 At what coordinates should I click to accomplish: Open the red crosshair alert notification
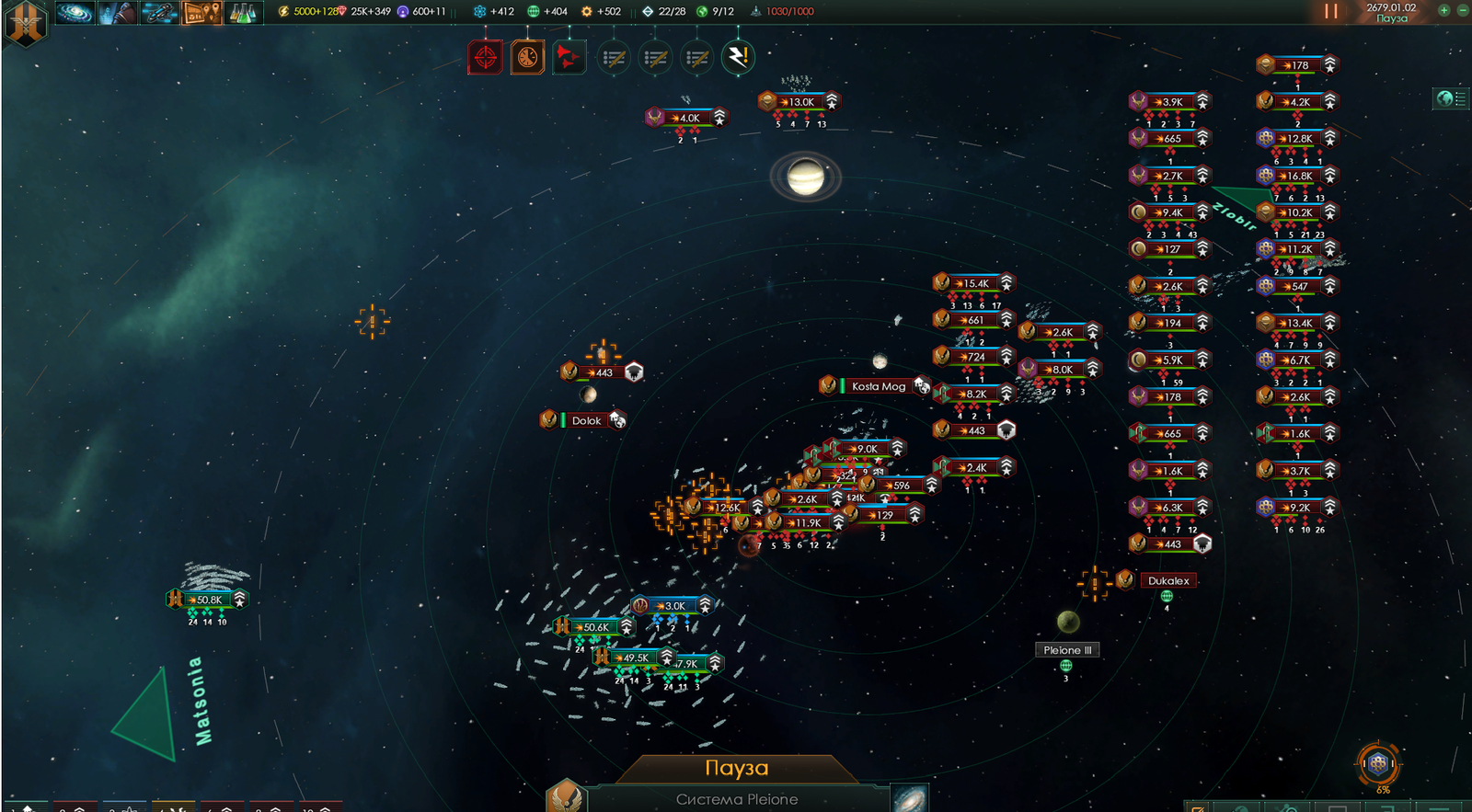coord(486,58)
